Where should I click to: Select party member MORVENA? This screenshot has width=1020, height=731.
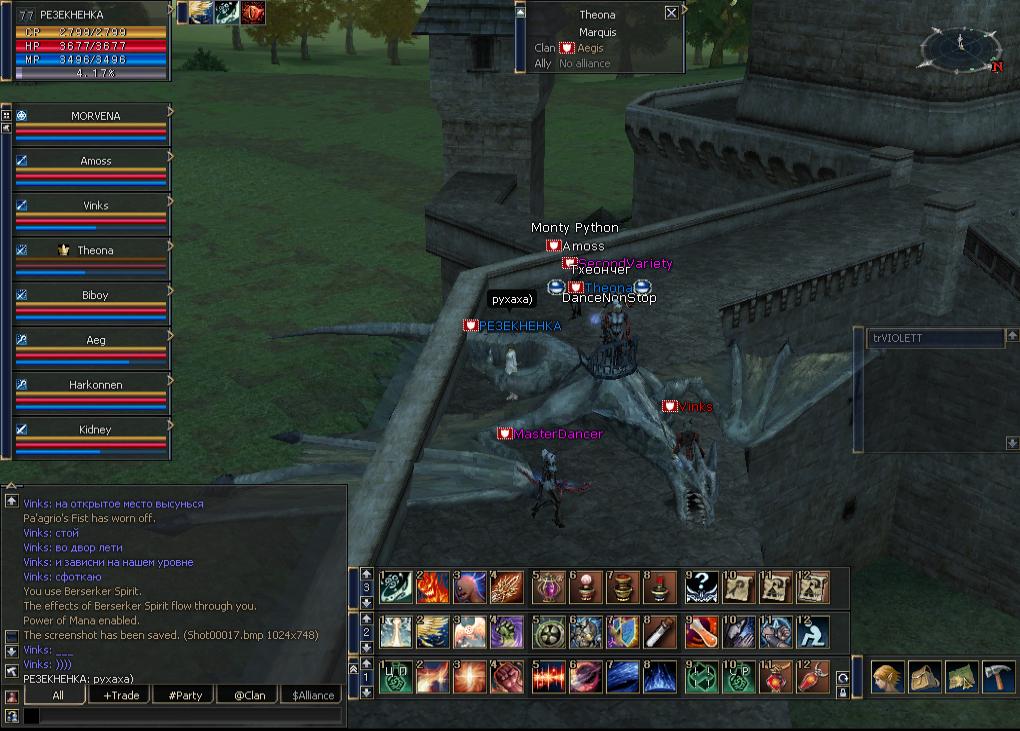pyautogui.click(x=95, y=116)
